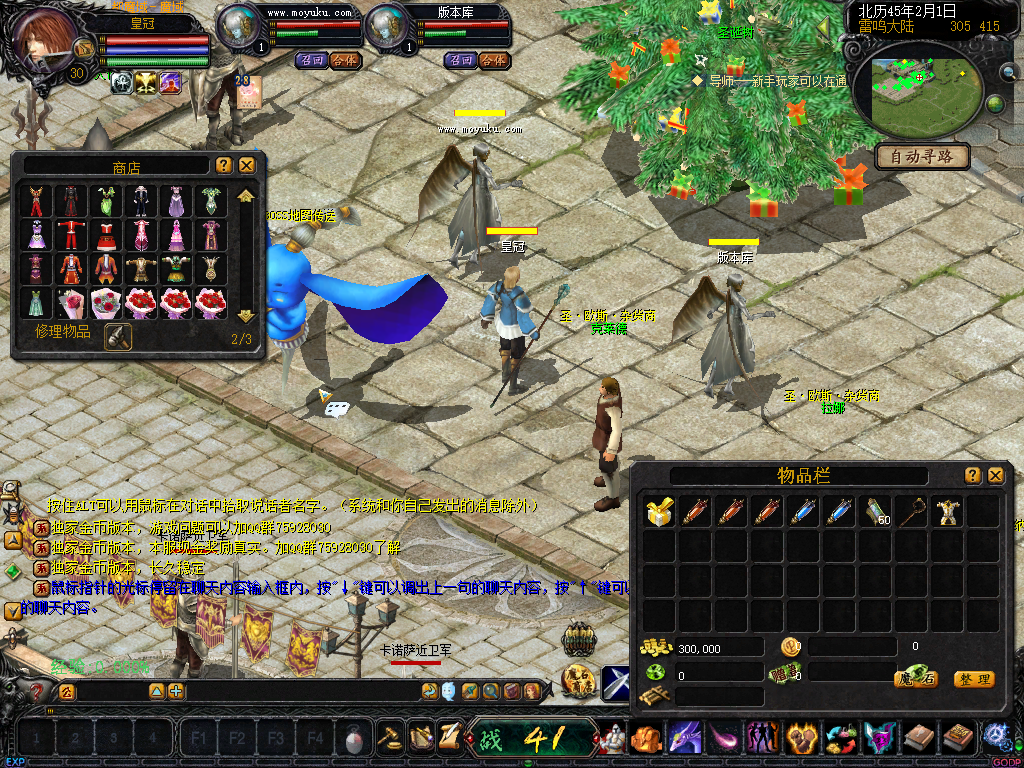The image size is (1024, 768).
Task: Close the shop (商店) window
Action: (247, 165)
